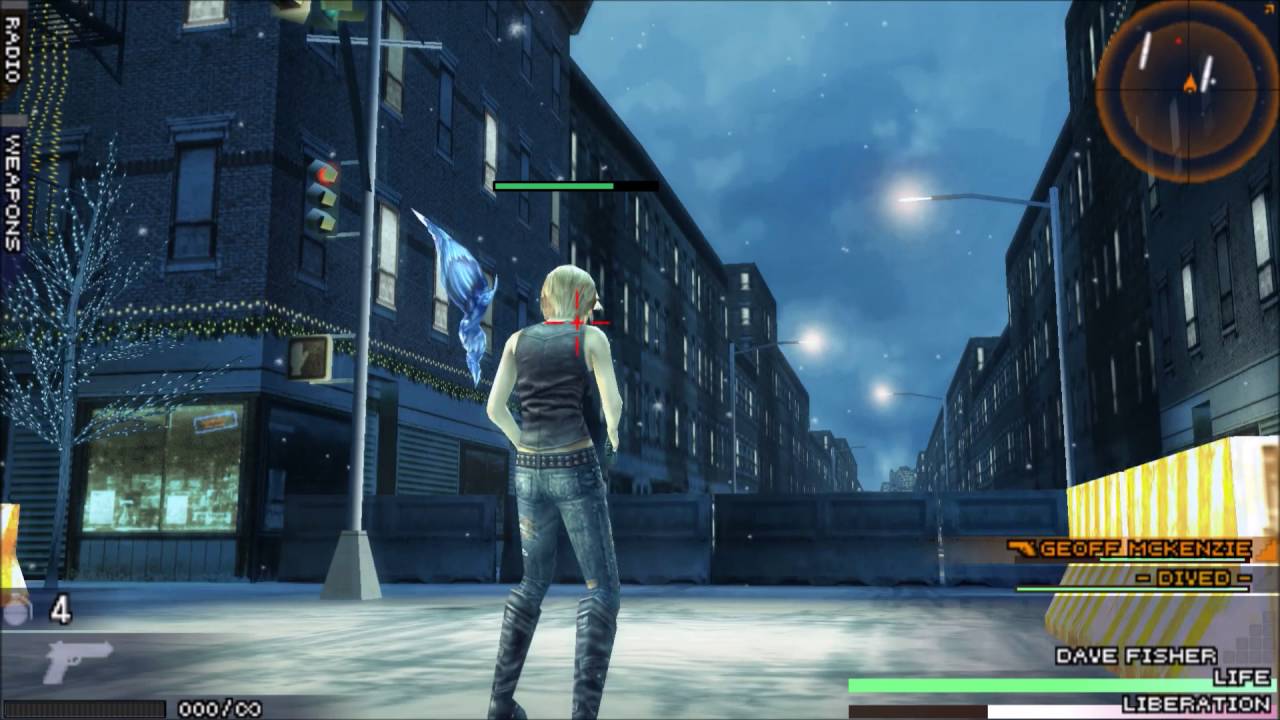Open the RADIO side tab
This screenshot has width=1280, height=720.
coord(12,50)
